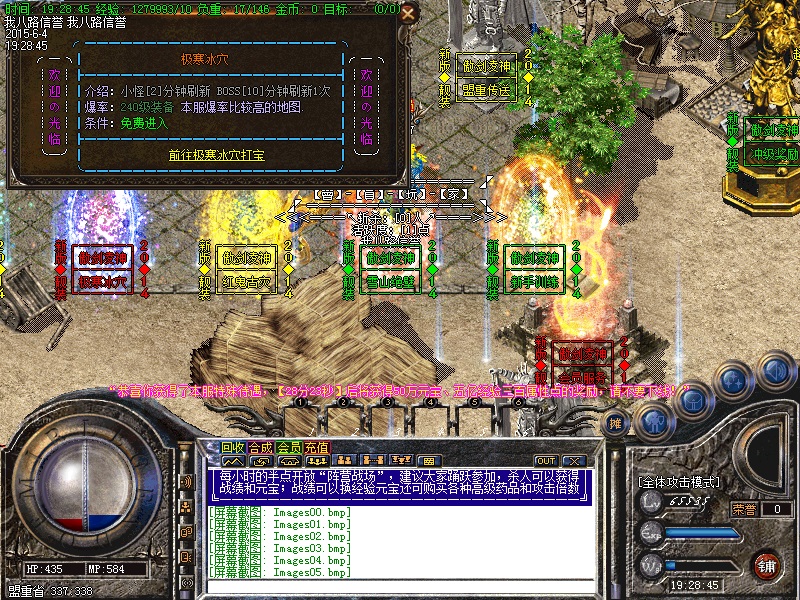Open the 回收 recycle tab
This screenshot has width=800, height=600.
pos(232,447)
